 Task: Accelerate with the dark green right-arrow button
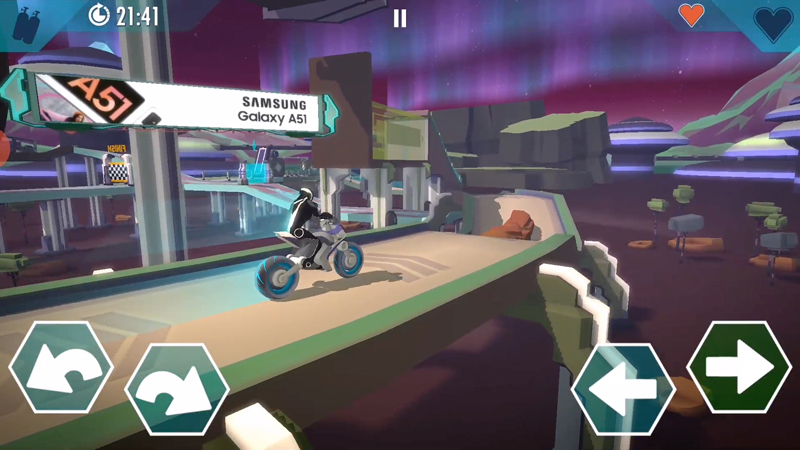point(739,367)
